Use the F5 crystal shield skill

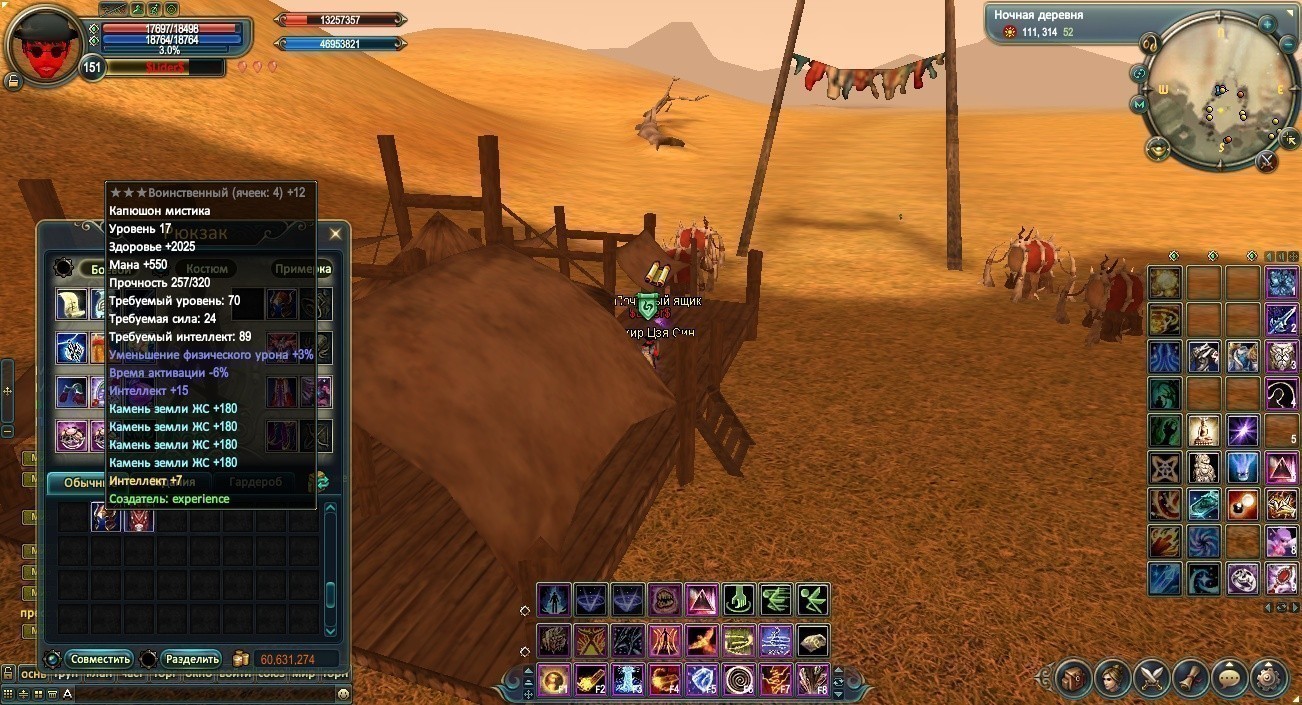pyautogui.click(x=700, y=680)
